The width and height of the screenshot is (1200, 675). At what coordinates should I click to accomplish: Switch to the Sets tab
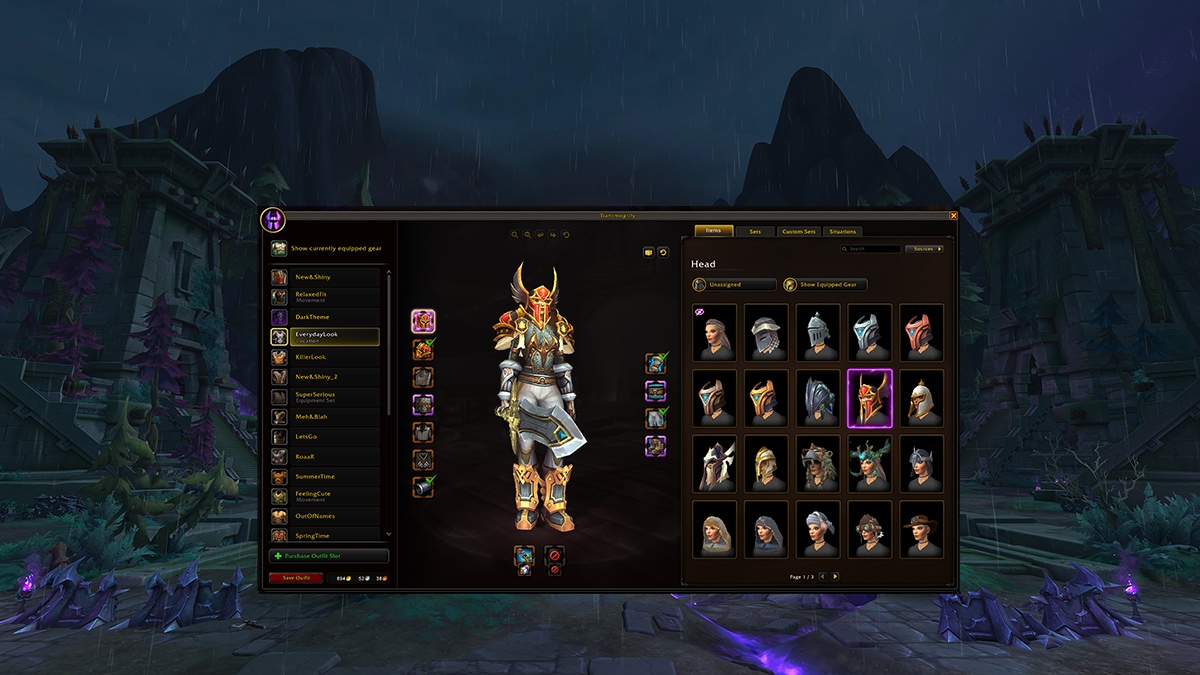755,231
